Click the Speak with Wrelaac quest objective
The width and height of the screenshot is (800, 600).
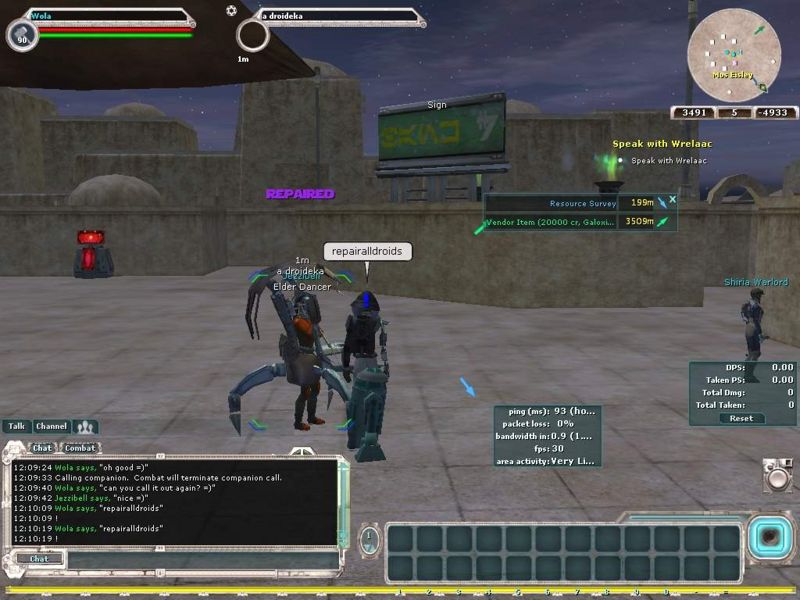[668, 160]
